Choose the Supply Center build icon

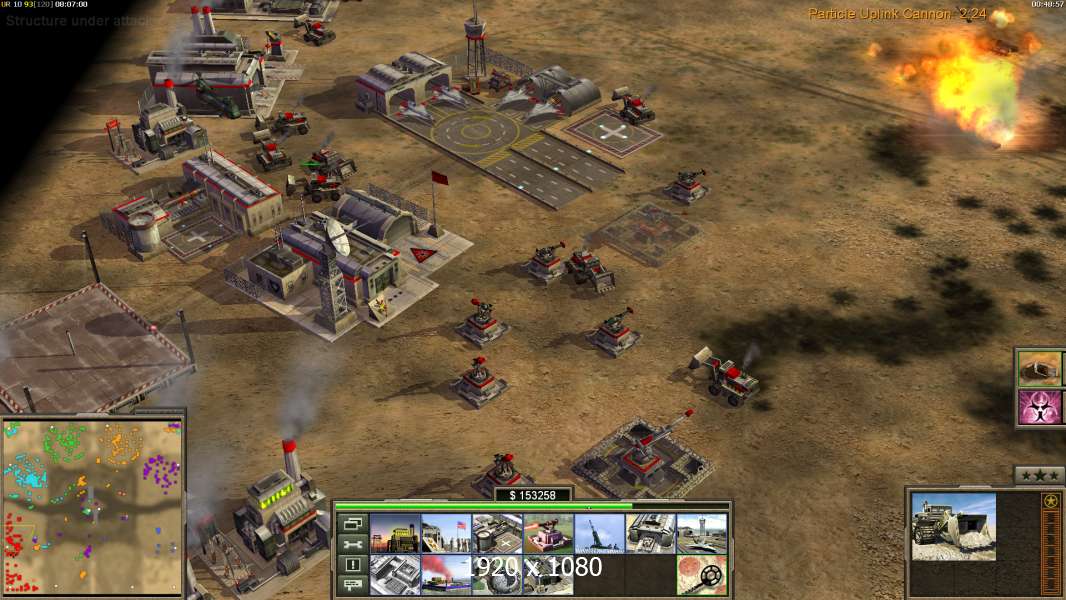(x=496, y=533)
